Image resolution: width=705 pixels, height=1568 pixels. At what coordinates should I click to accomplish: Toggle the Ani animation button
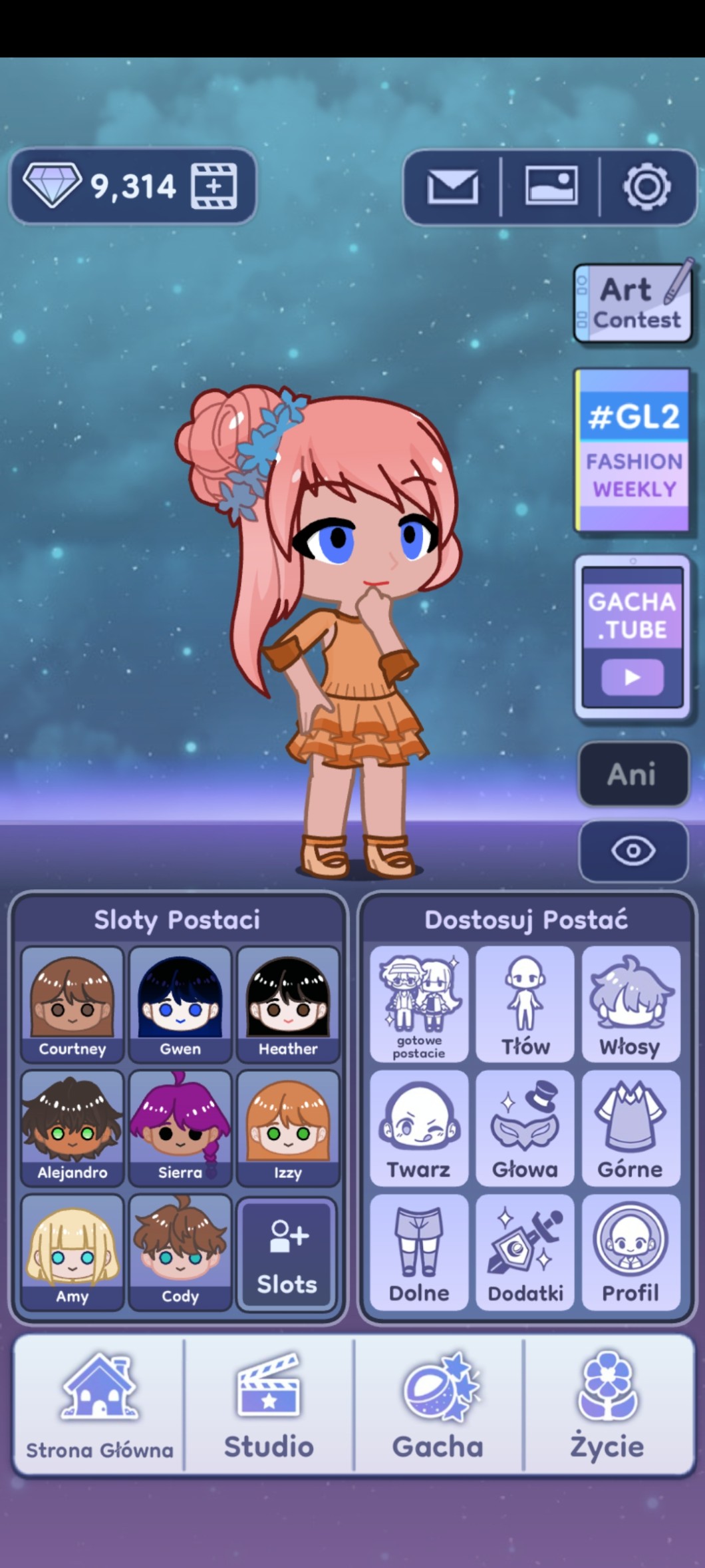pos(633,775)
